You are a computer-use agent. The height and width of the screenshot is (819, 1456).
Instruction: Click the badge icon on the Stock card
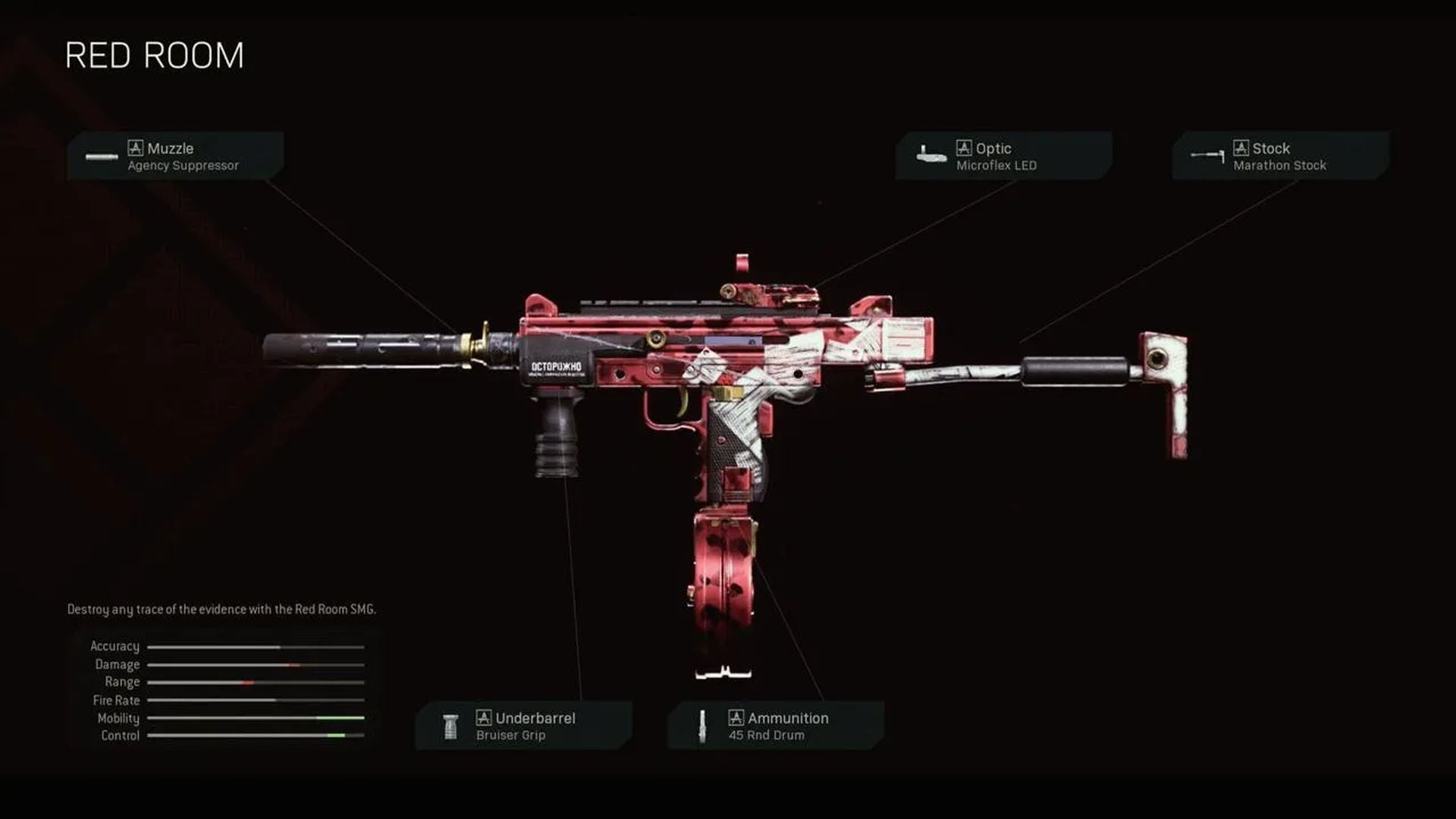(1241, 148)
